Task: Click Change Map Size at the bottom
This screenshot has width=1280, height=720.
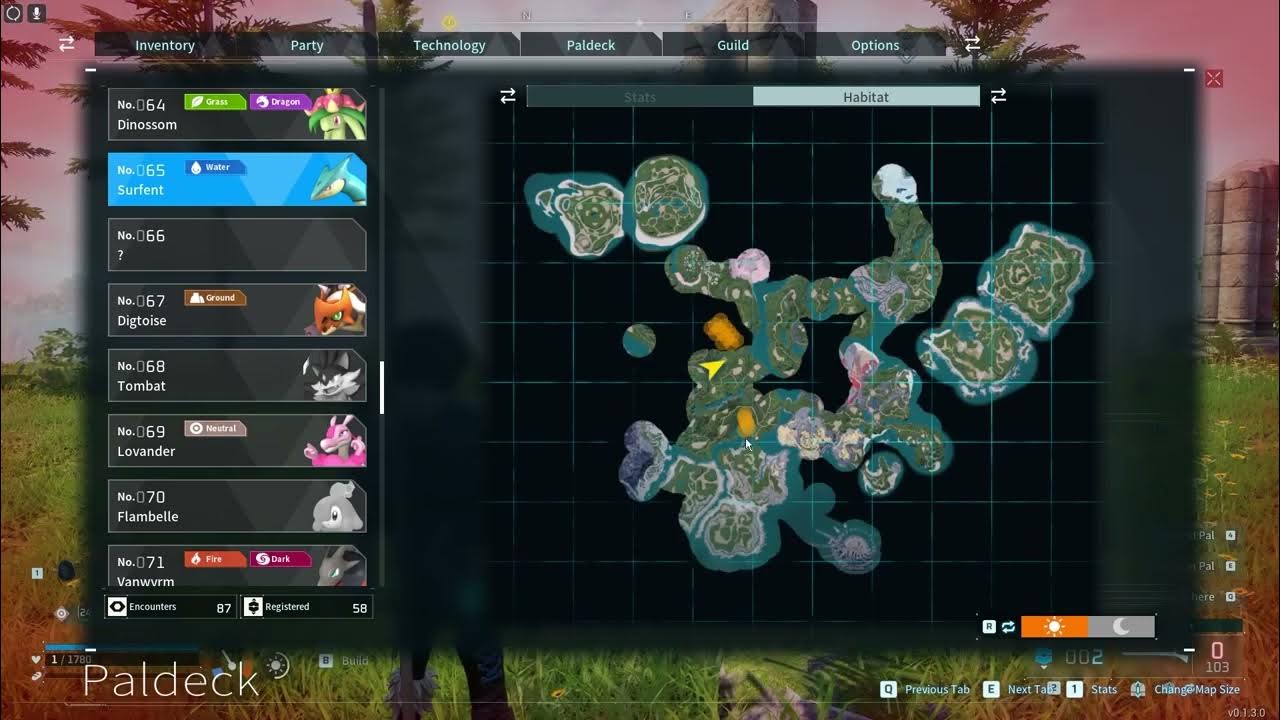Action: tap(1196, 689)
